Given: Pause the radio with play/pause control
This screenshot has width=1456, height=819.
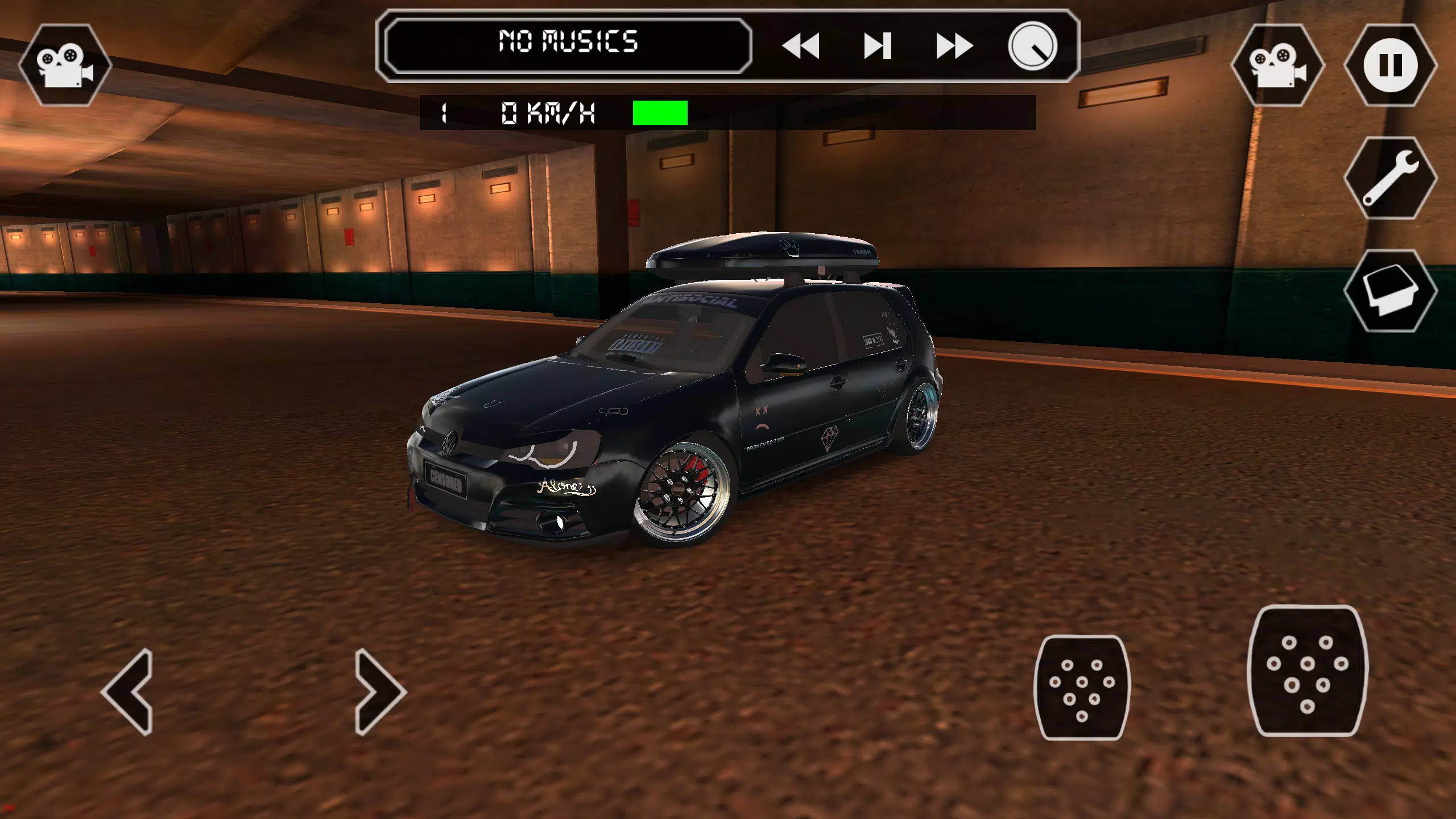Looking at the screenshot, I should pyautogui.click(x=879, y=45).
